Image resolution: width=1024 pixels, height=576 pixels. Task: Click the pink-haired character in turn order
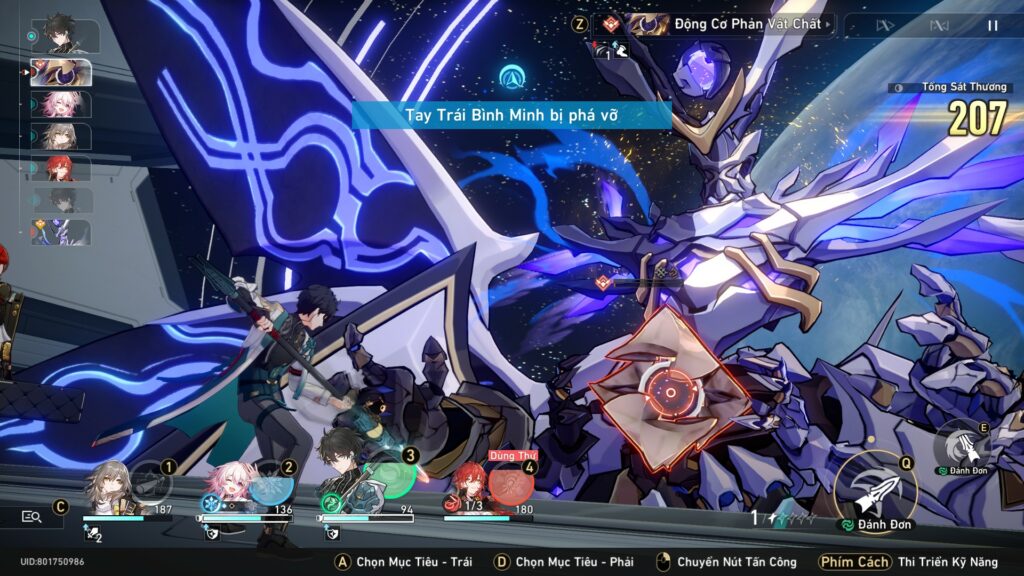(x=62, y=105)
